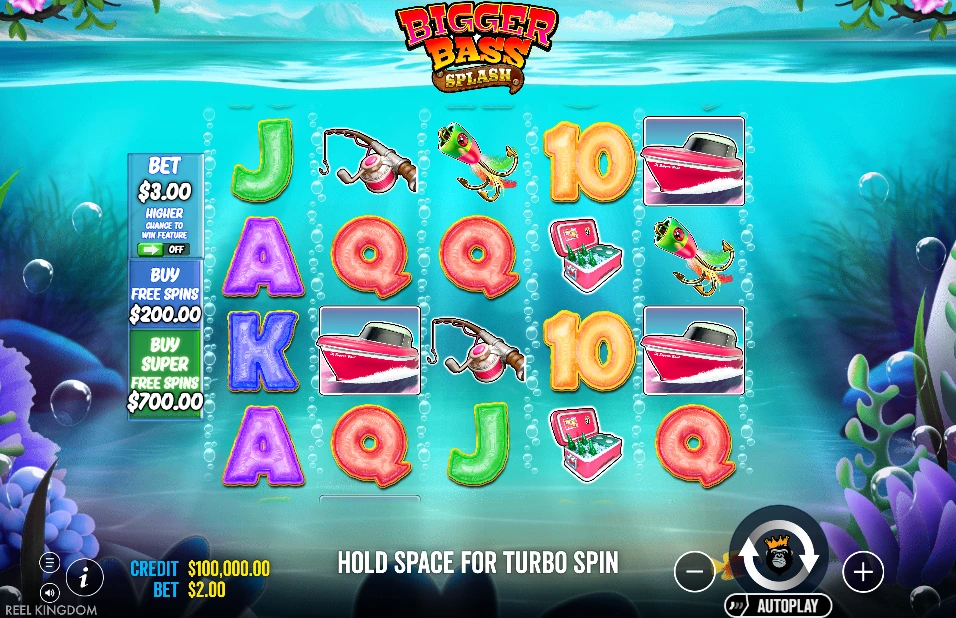
Task: Open the hamburger settings menu
Action: (x=49, y=563)
